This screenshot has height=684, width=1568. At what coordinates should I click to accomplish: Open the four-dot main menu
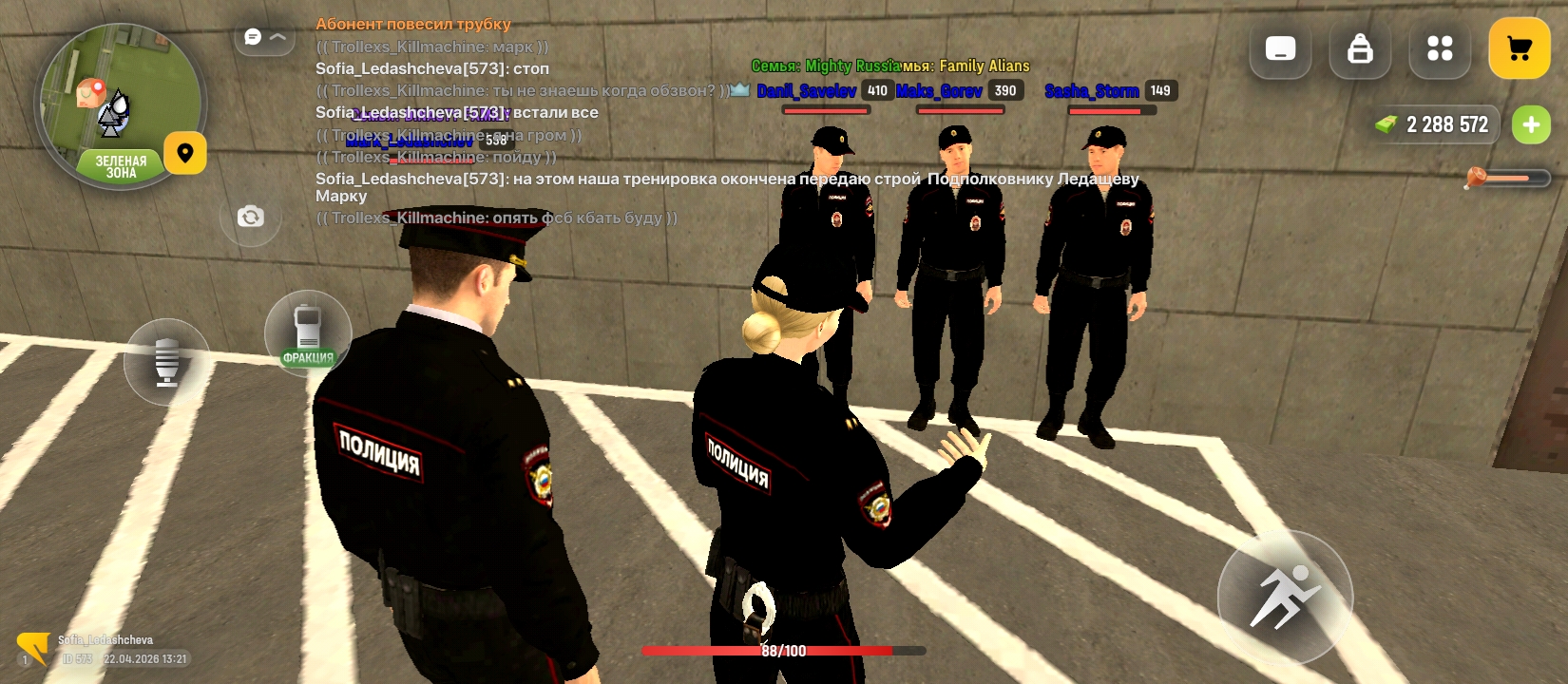pos(1440,48)
